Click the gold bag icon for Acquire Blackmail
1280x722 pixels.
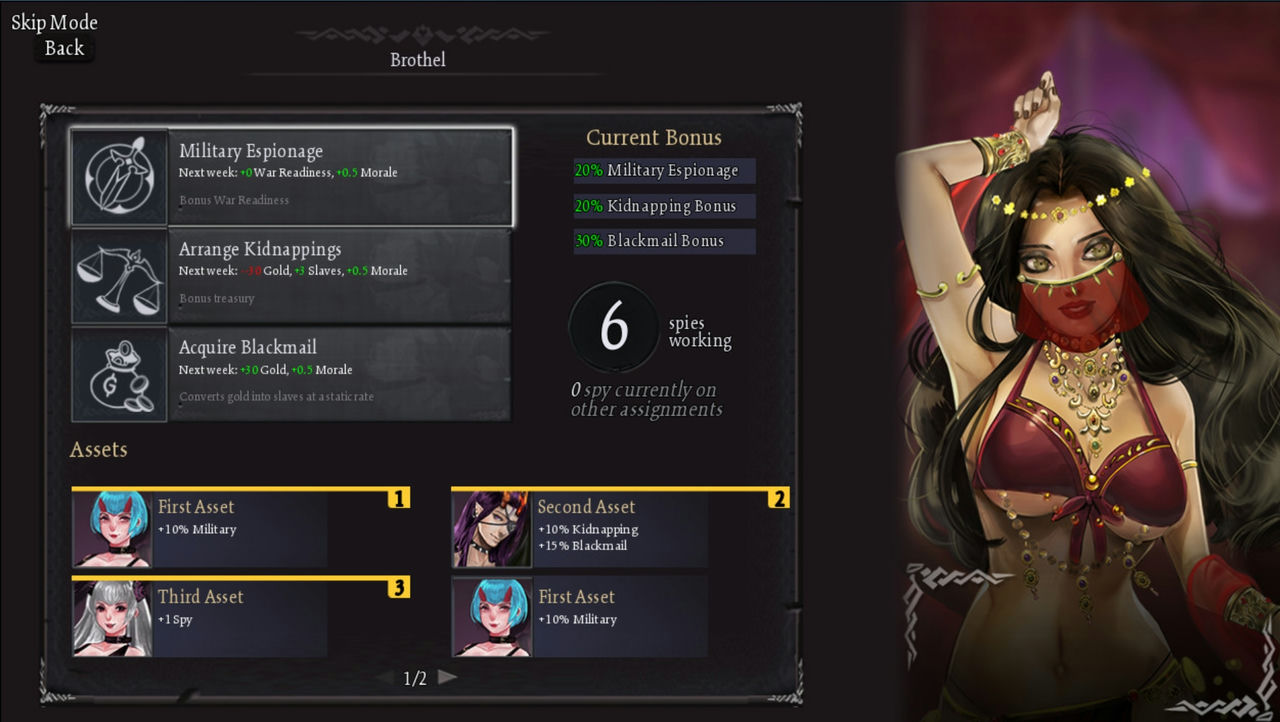tap(118, 373)
